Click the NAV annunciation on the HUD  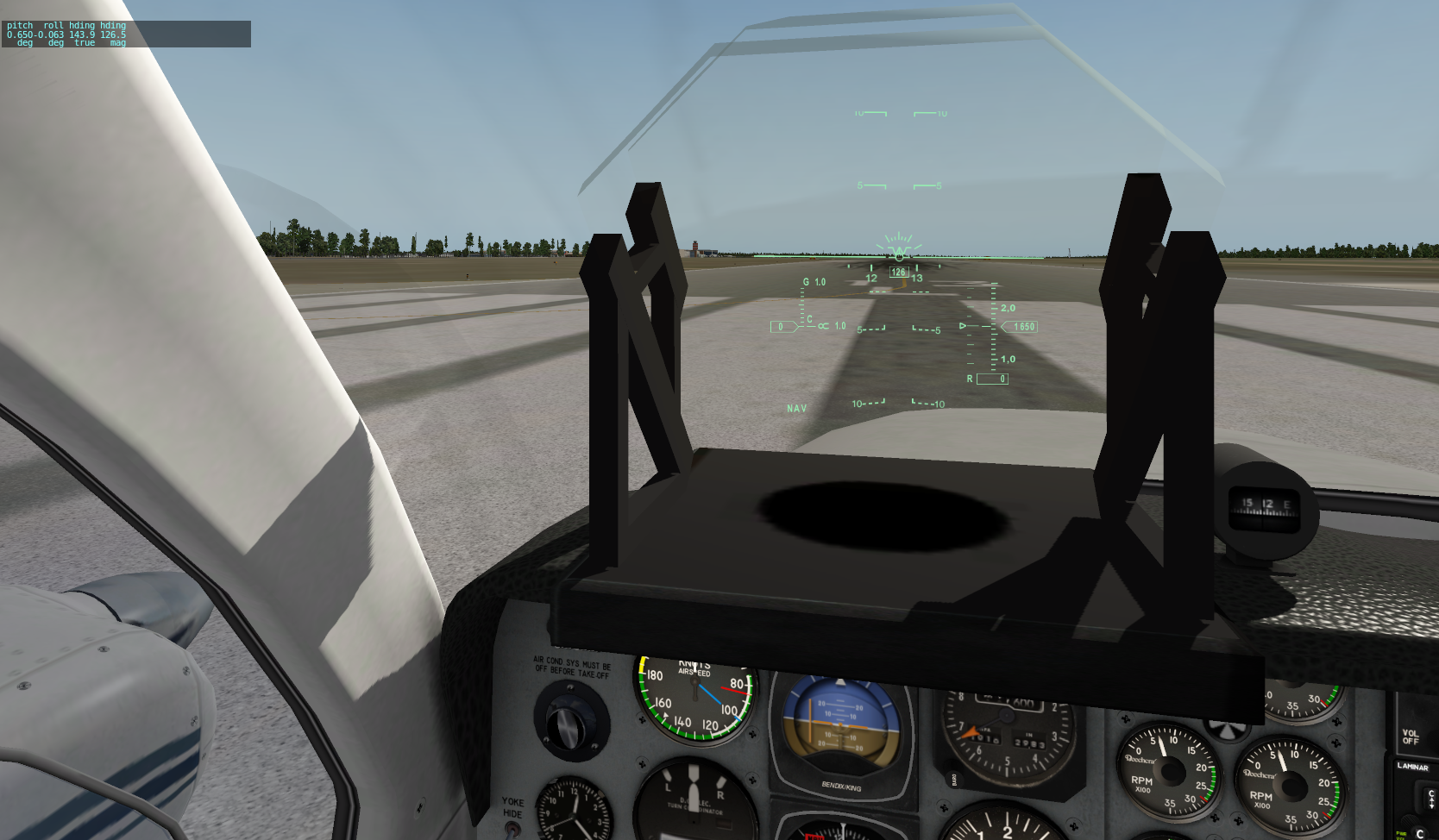797,407
